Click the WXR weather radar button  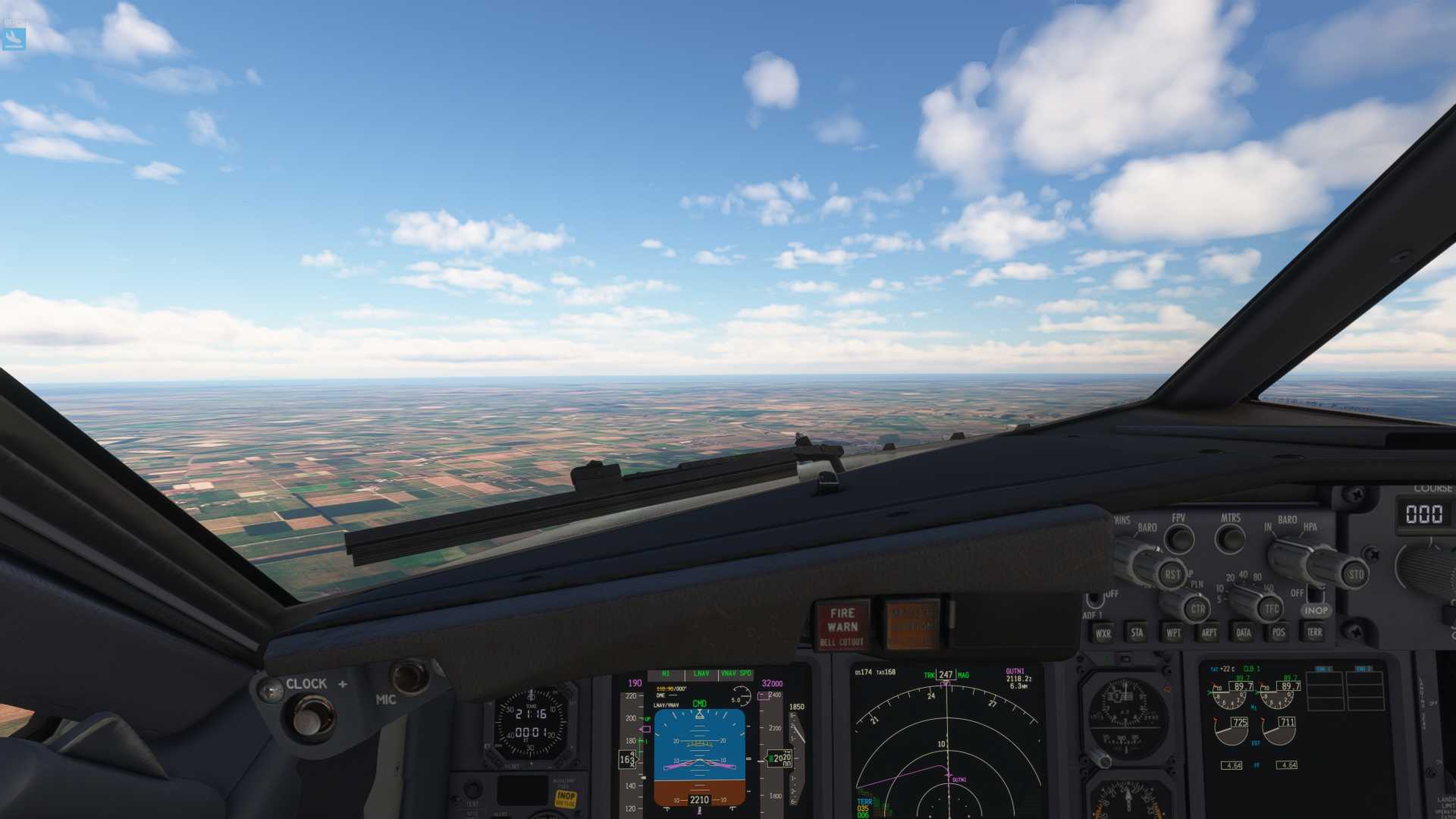pos(1103,633)
